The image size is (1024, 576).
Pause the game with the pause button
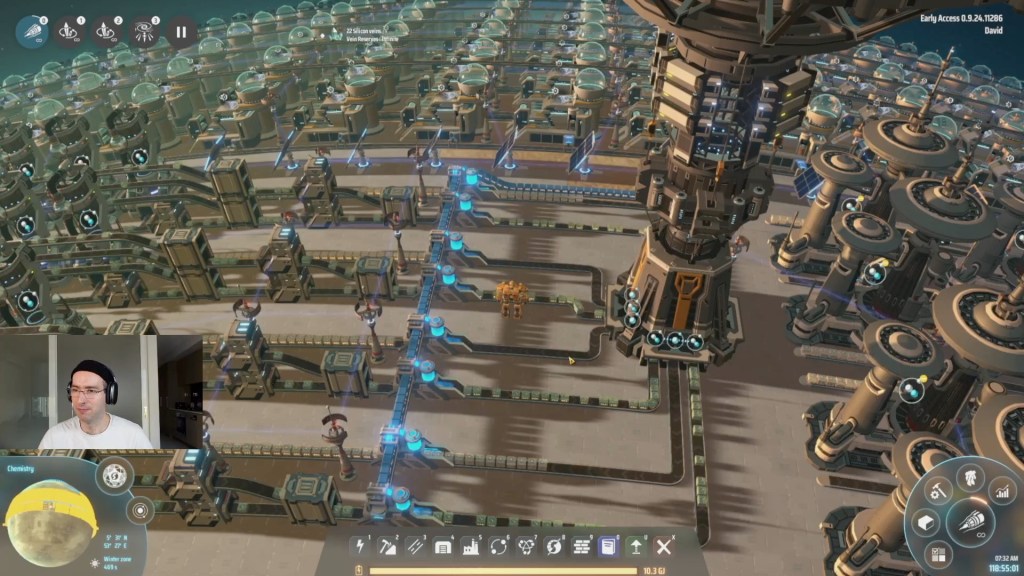click(181, 32)
